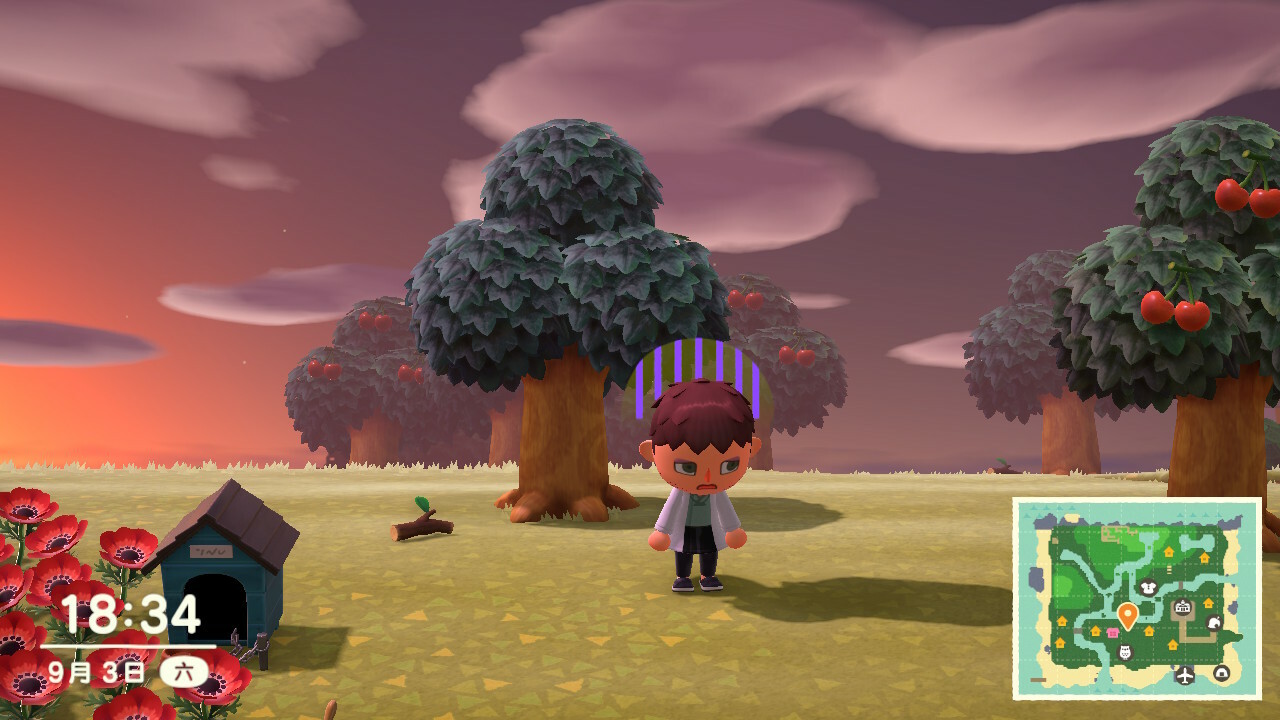The height and width of the screenshot is (720, 1280).
Task: Click the airport airplane map marker
Action: (x=1186, y=674)
